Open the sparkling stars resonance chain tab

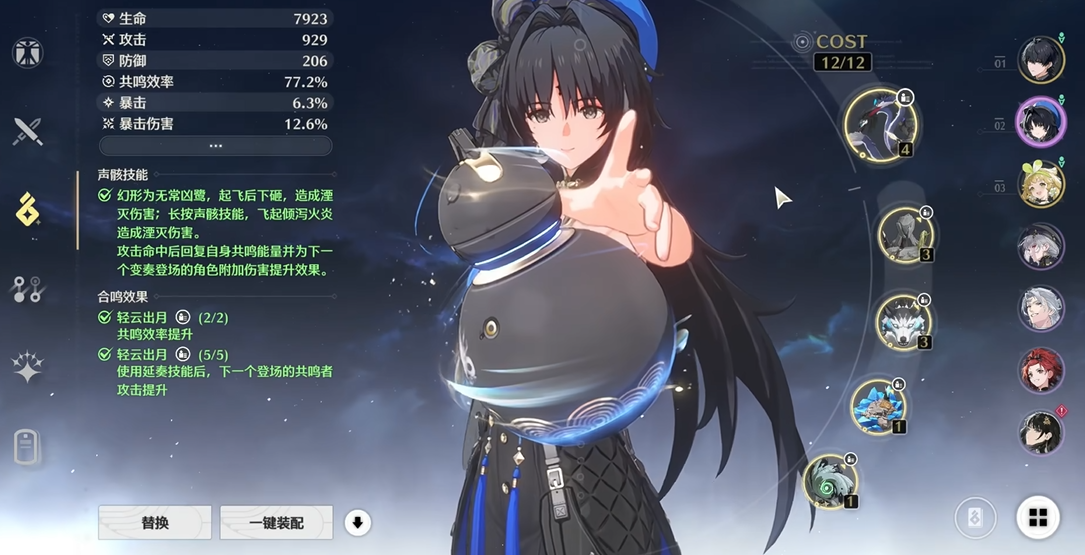tap(27, 367)
